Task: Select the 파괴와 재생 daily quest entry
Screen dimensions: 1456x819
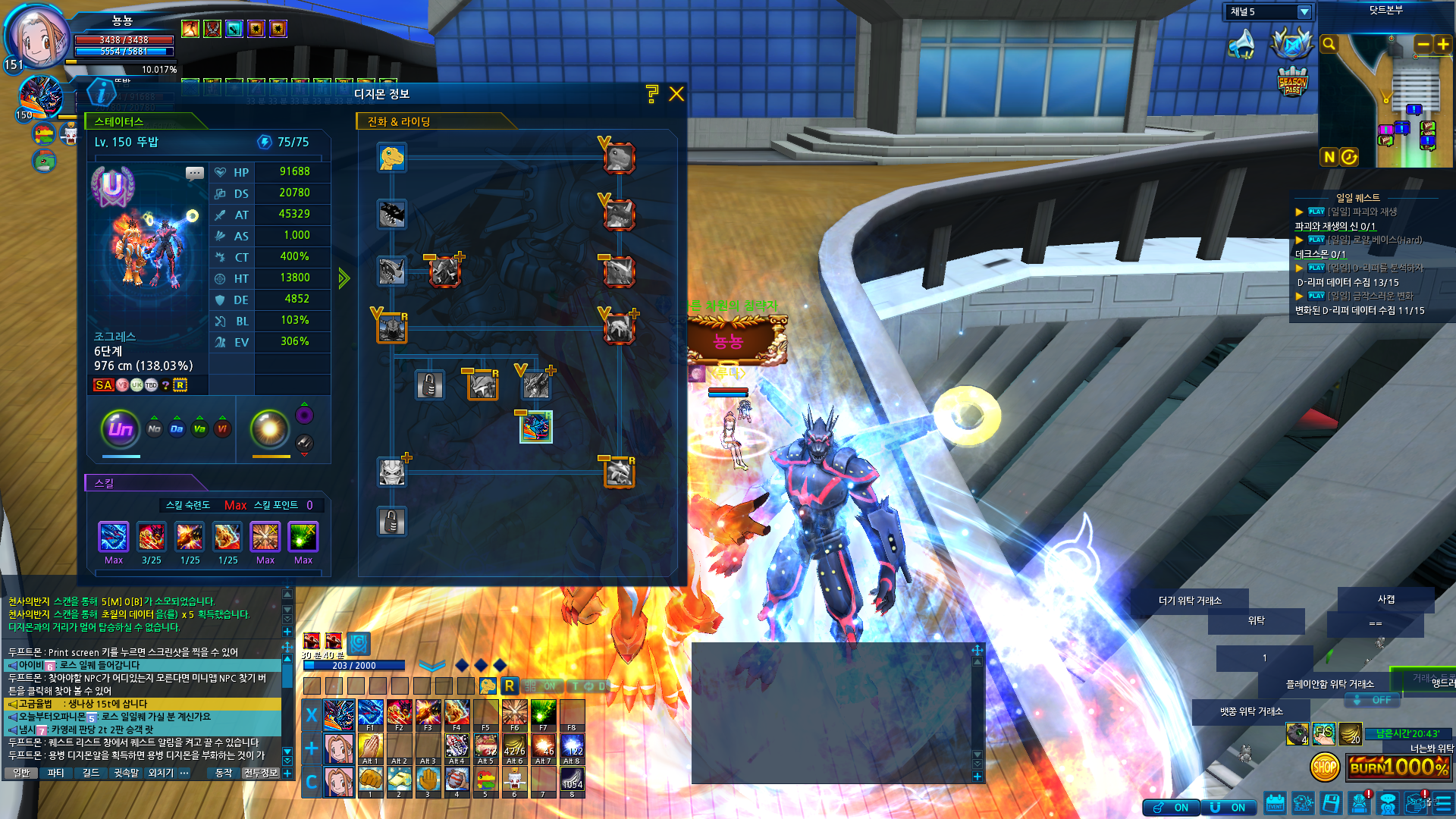Action: (1361, 212)
